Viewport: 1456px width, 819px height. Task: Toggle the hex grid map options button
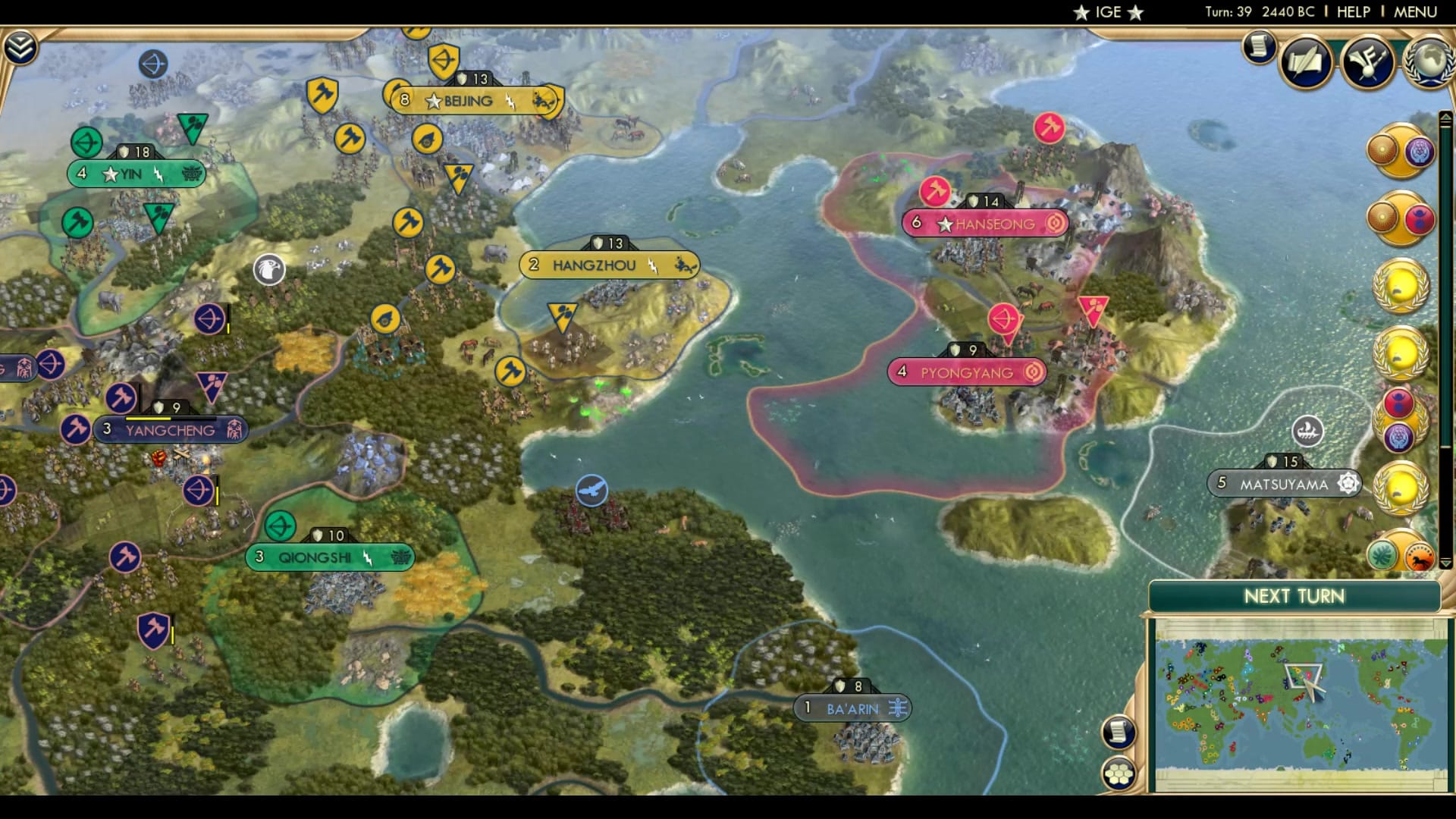(1119, 774)
